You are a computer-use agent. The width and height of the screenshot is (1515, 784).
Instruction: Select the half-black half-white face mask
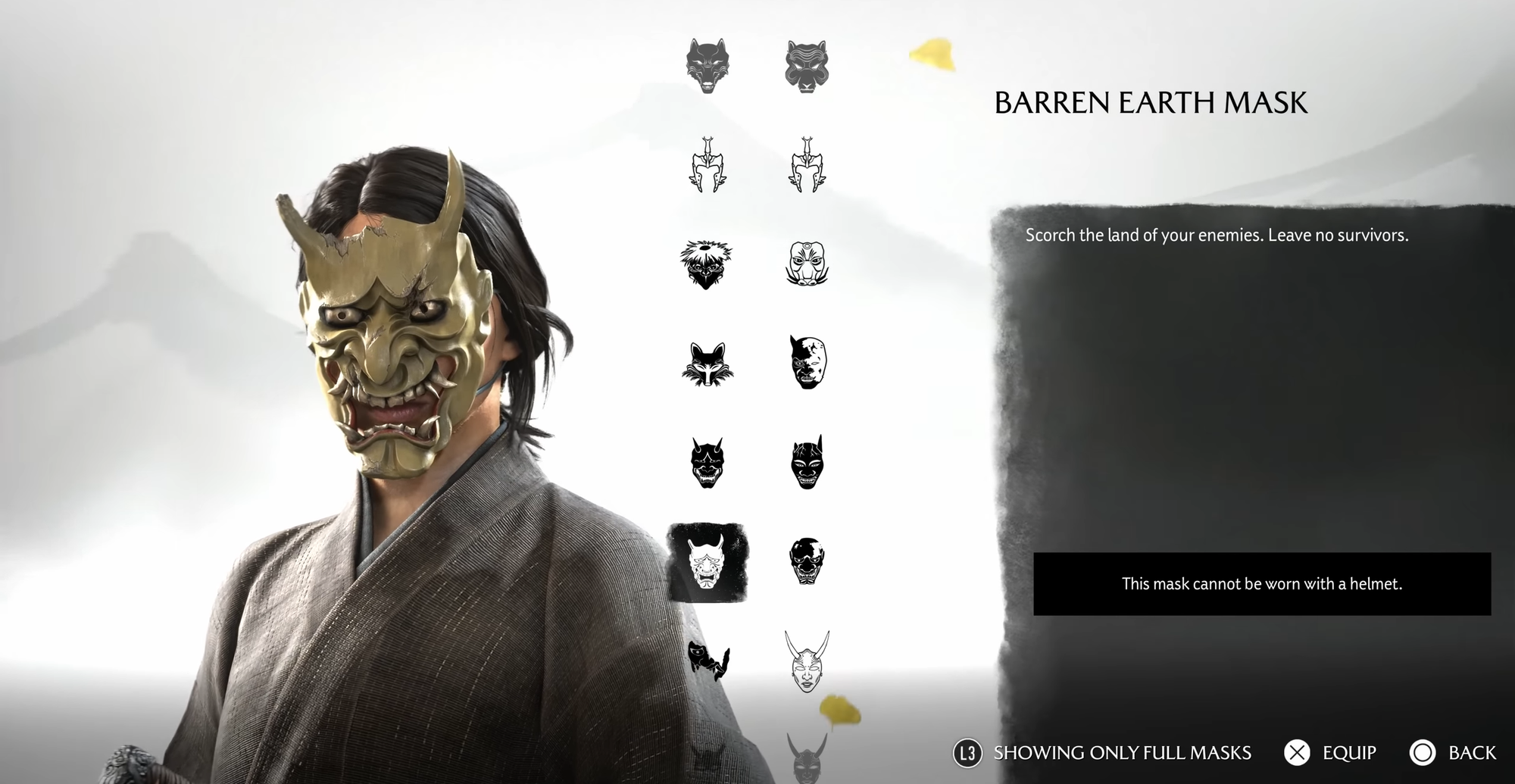(x=807, y=363)
